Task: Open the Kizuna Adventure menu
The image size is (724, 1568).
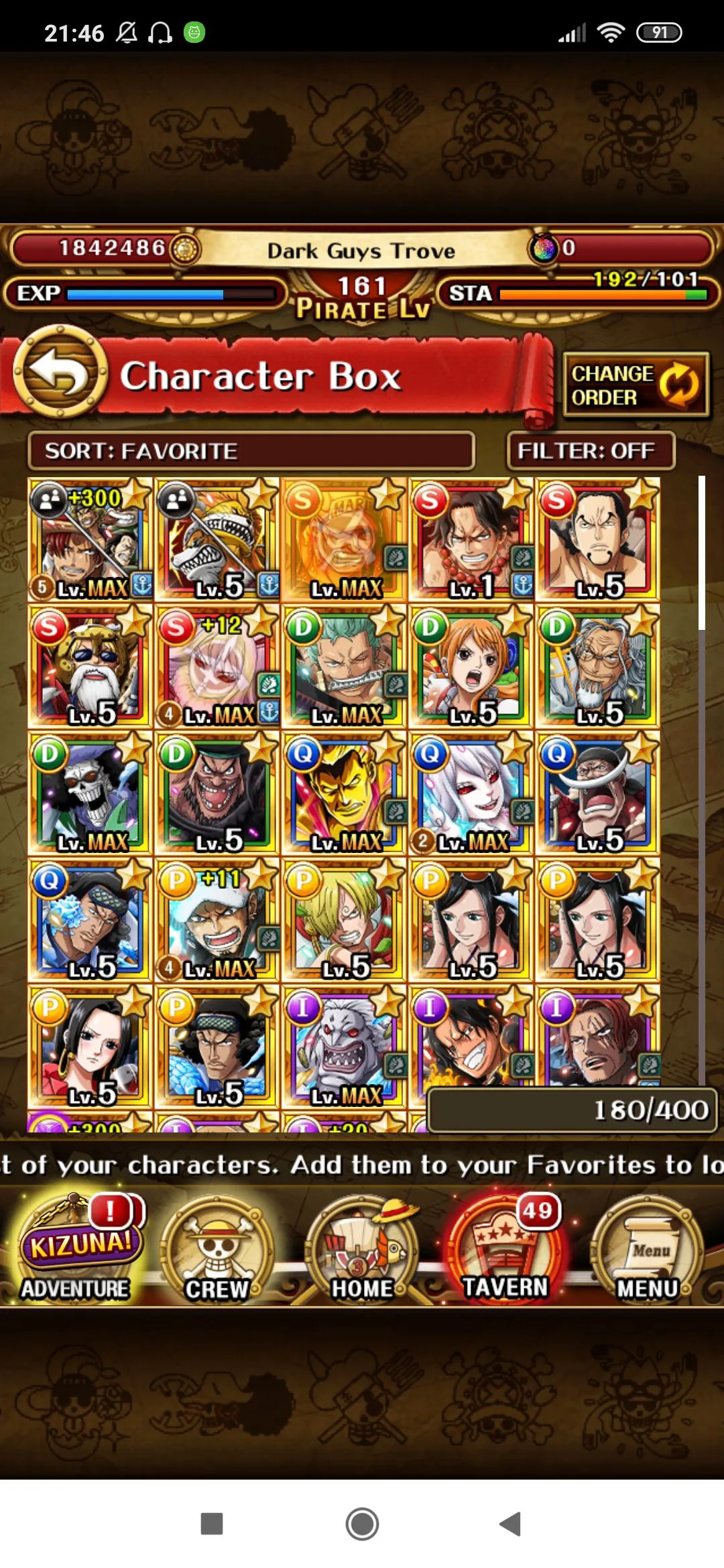Action: [76, 1250]
